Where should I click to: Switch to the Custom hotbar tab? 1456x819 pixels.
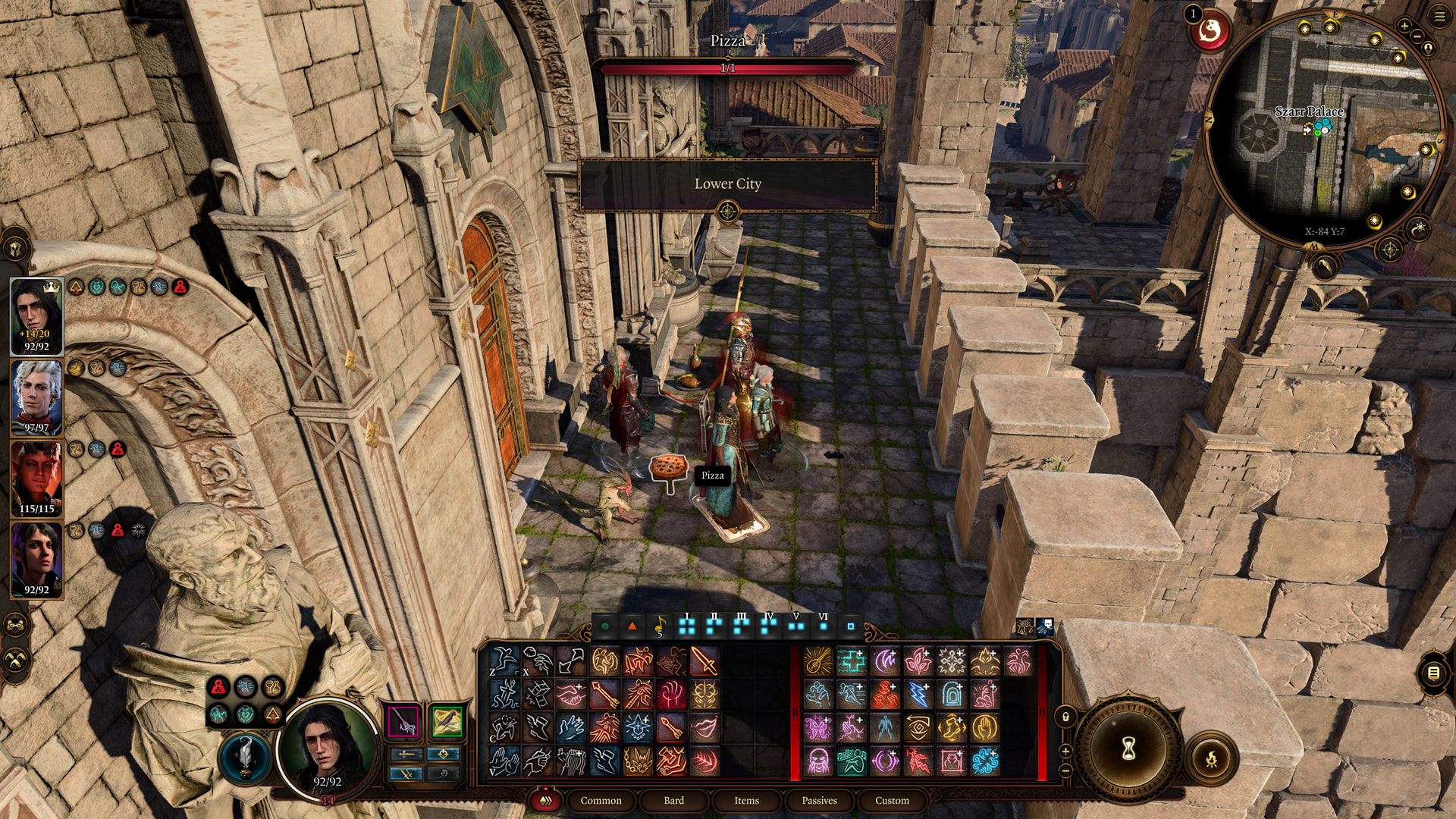(892, 800)
